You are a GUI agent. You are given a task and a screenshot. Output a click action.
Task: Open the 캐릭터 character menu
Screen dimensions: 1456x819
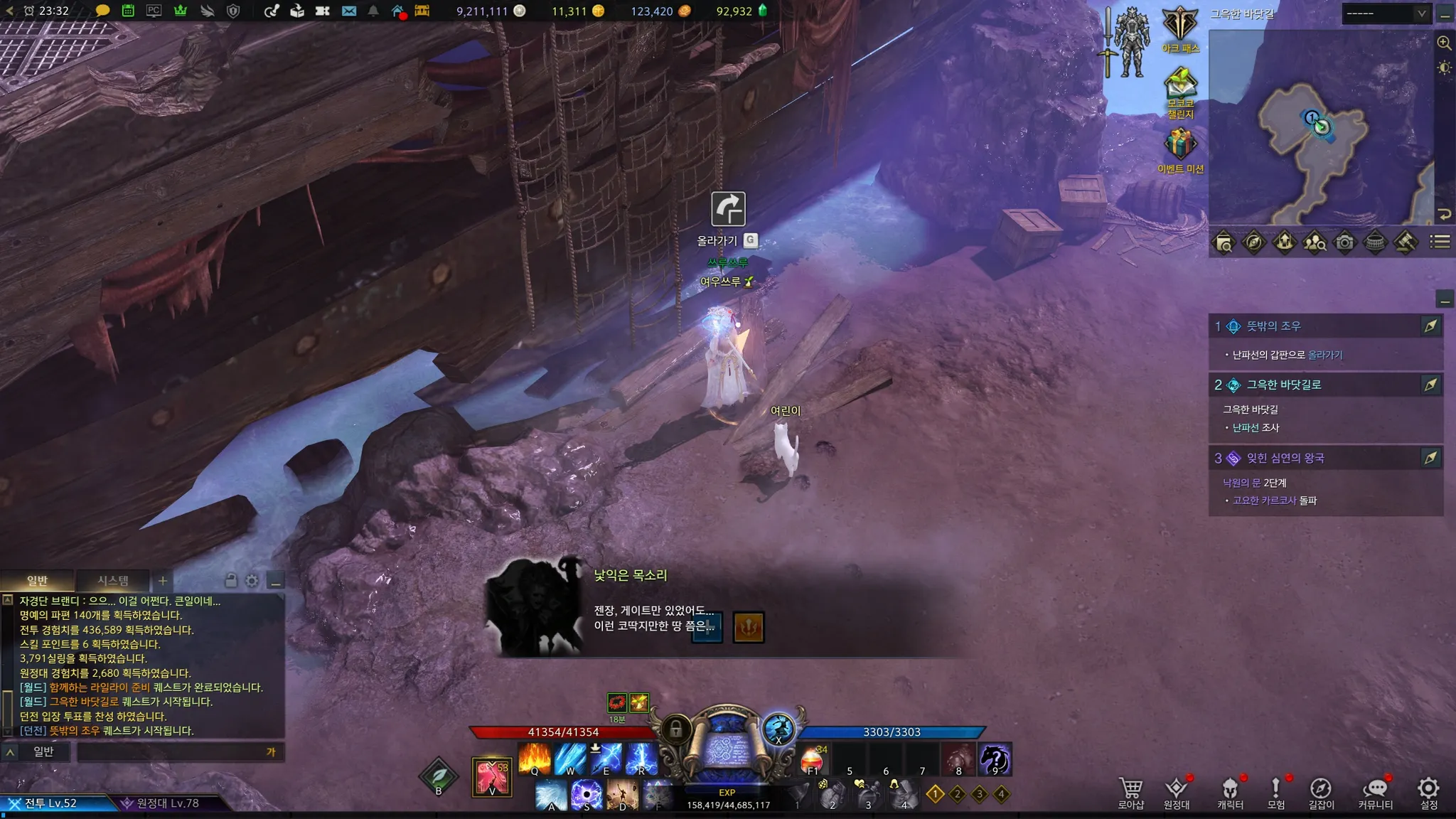[x=1230, y=792]
